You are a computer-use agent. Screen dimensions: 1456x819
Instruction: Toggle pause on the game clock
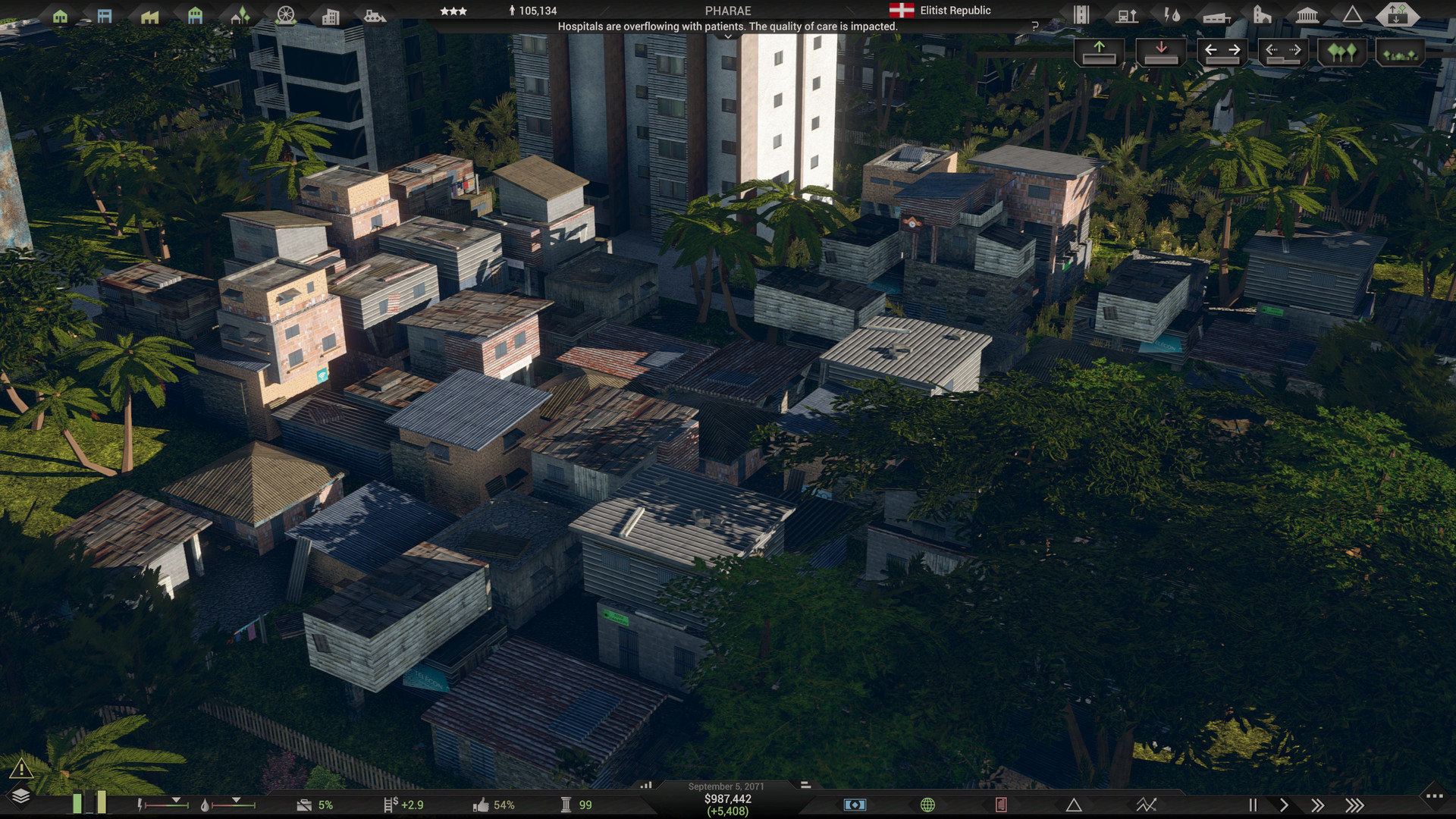click(x=1254, y=805)
